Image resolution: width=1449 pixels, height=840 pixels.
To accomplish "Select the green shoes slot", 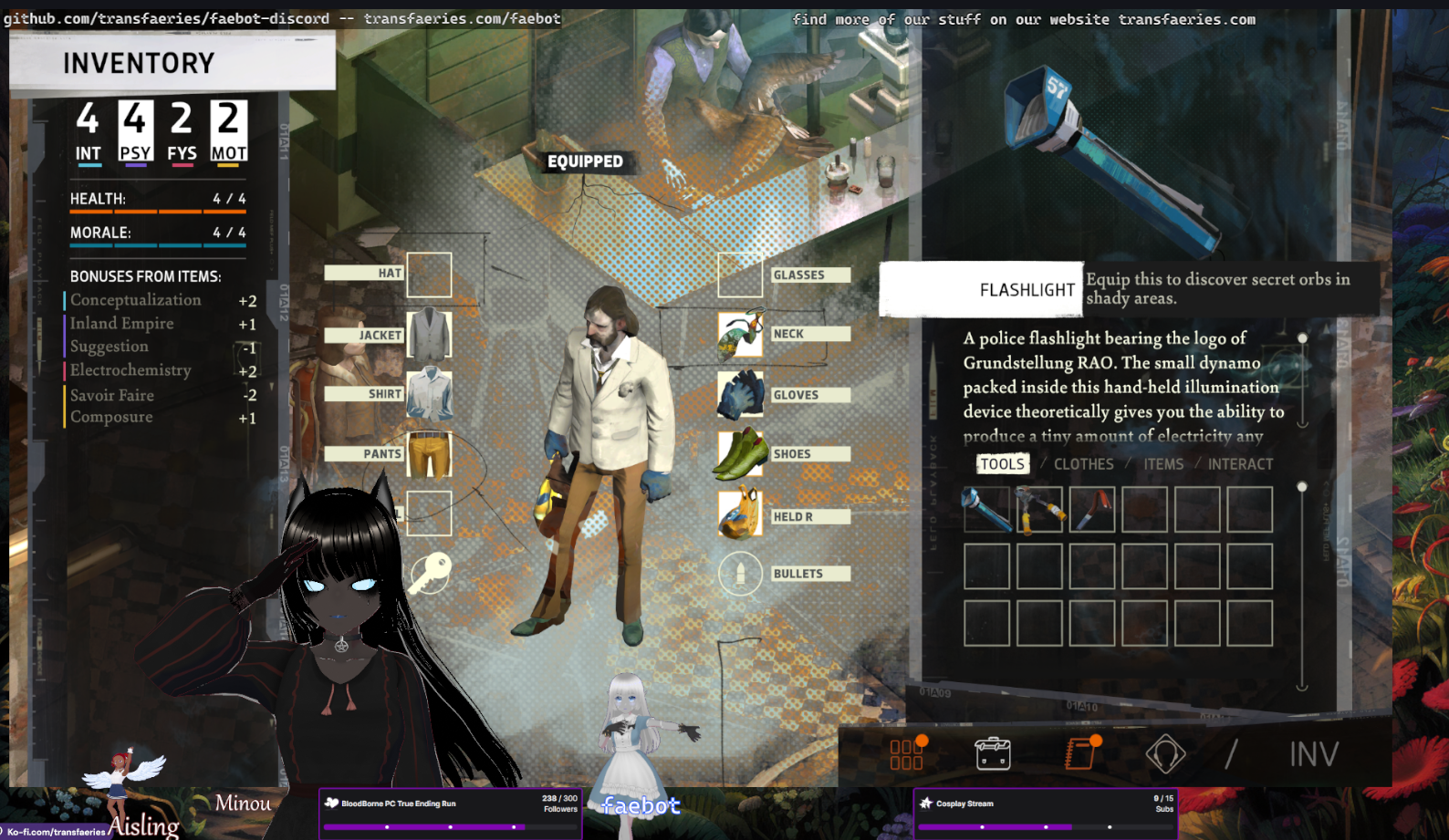I will tap(740, 453).
